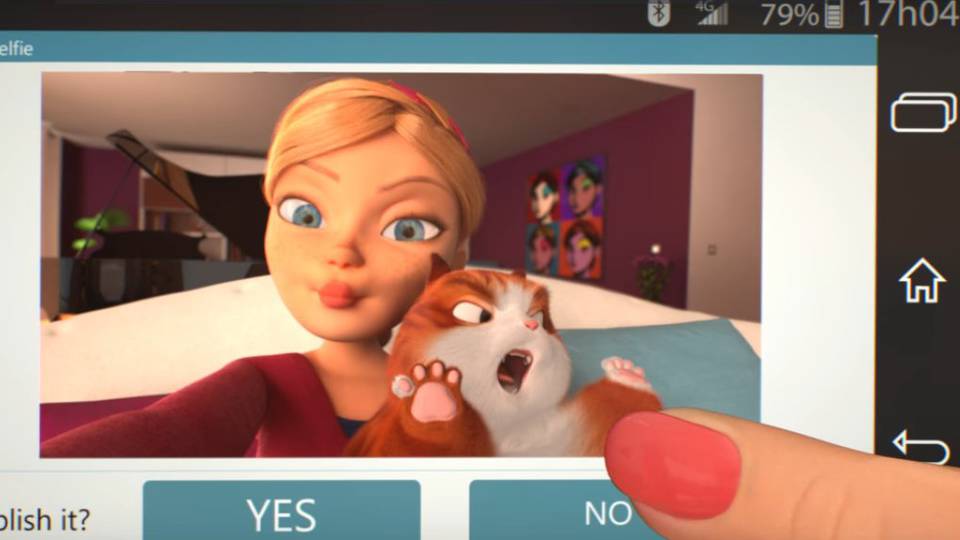Viewport: 960px width, 540px height.
Task: Go to the phone home screen
Action: coord(922,281)
